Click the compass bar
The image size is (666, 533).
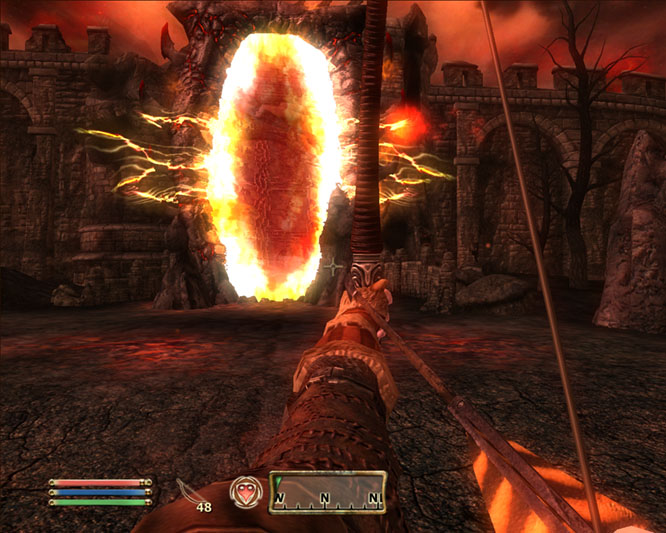(327, 492)
